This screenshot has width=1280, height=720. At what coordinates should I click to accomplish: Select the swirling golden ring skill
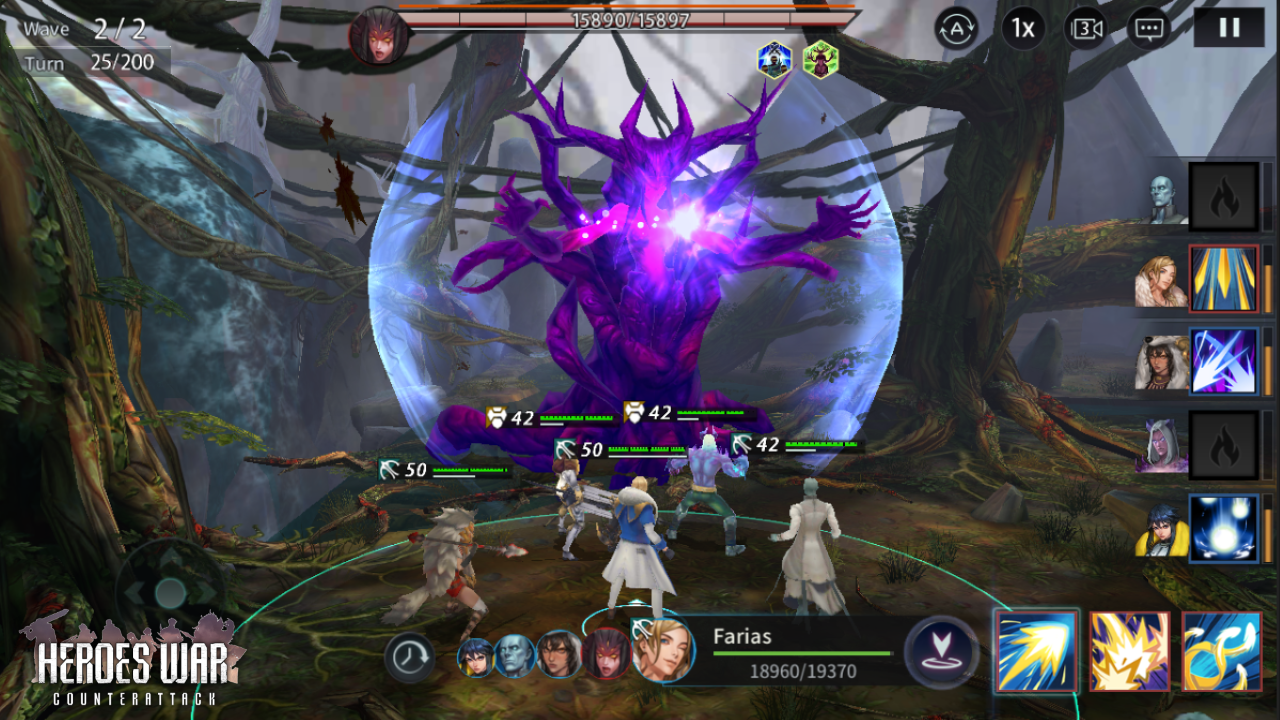coord(1221,652)
